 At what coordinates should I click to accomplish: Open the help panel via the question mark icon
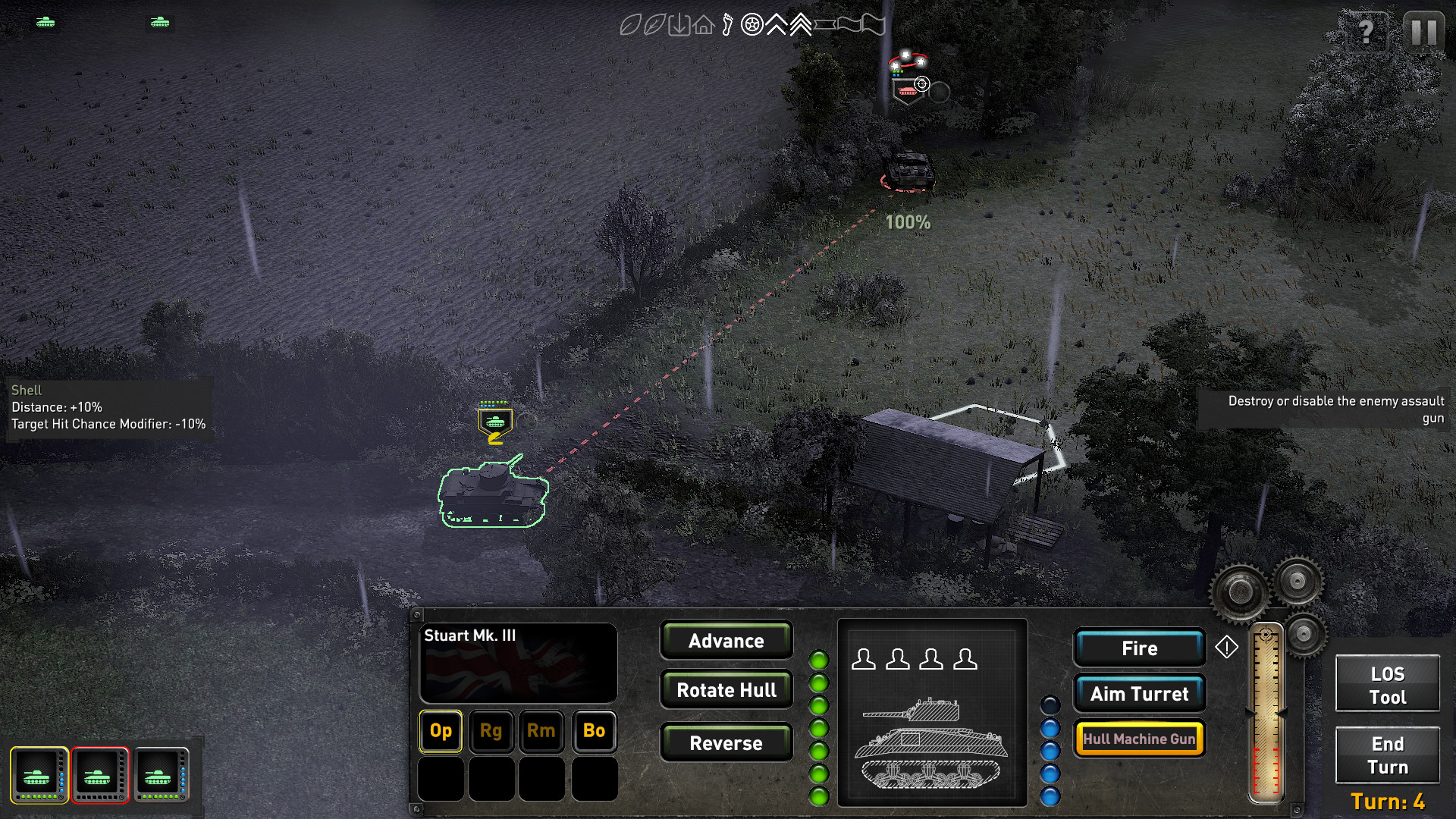[x=1367, y=33]
